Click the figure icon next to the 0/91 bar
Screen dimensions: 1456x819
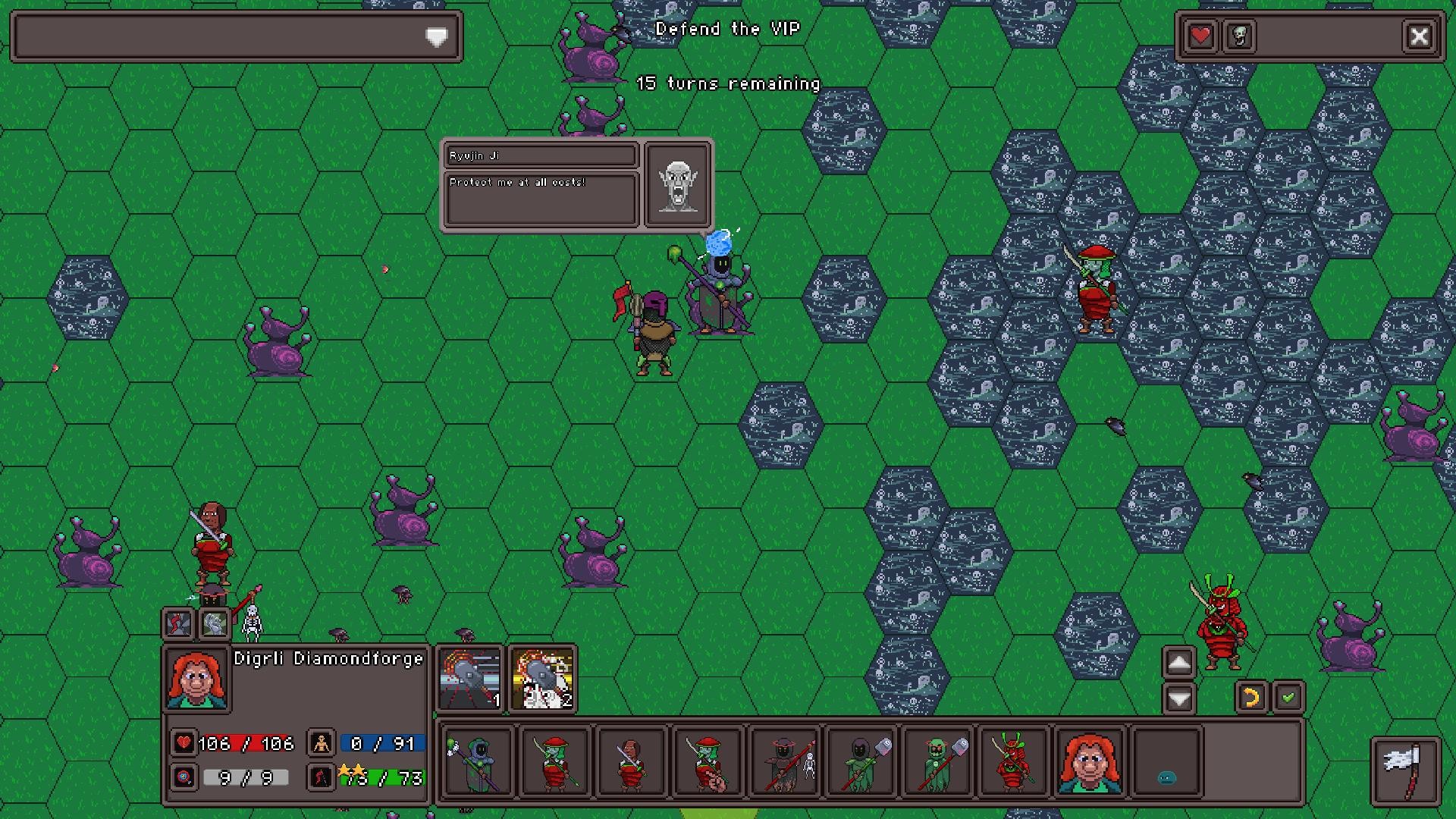(322, 744)
